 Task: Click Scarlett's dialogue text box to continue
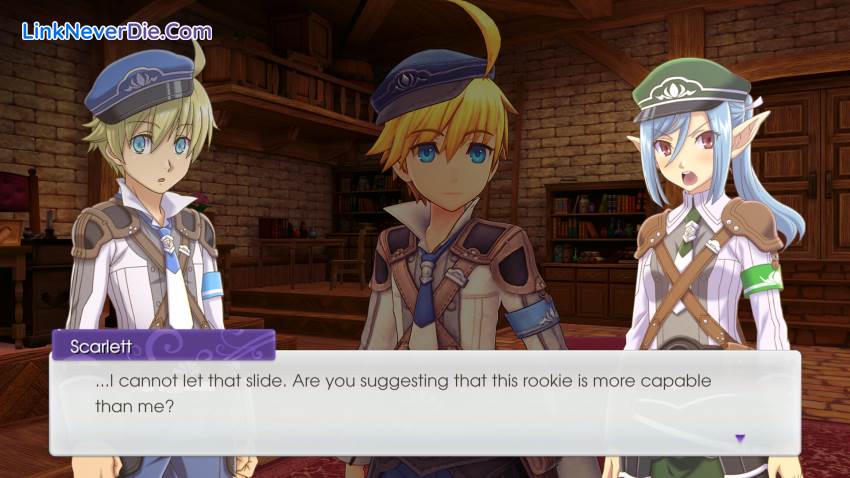pyautogui.click(x=424, y=402)
